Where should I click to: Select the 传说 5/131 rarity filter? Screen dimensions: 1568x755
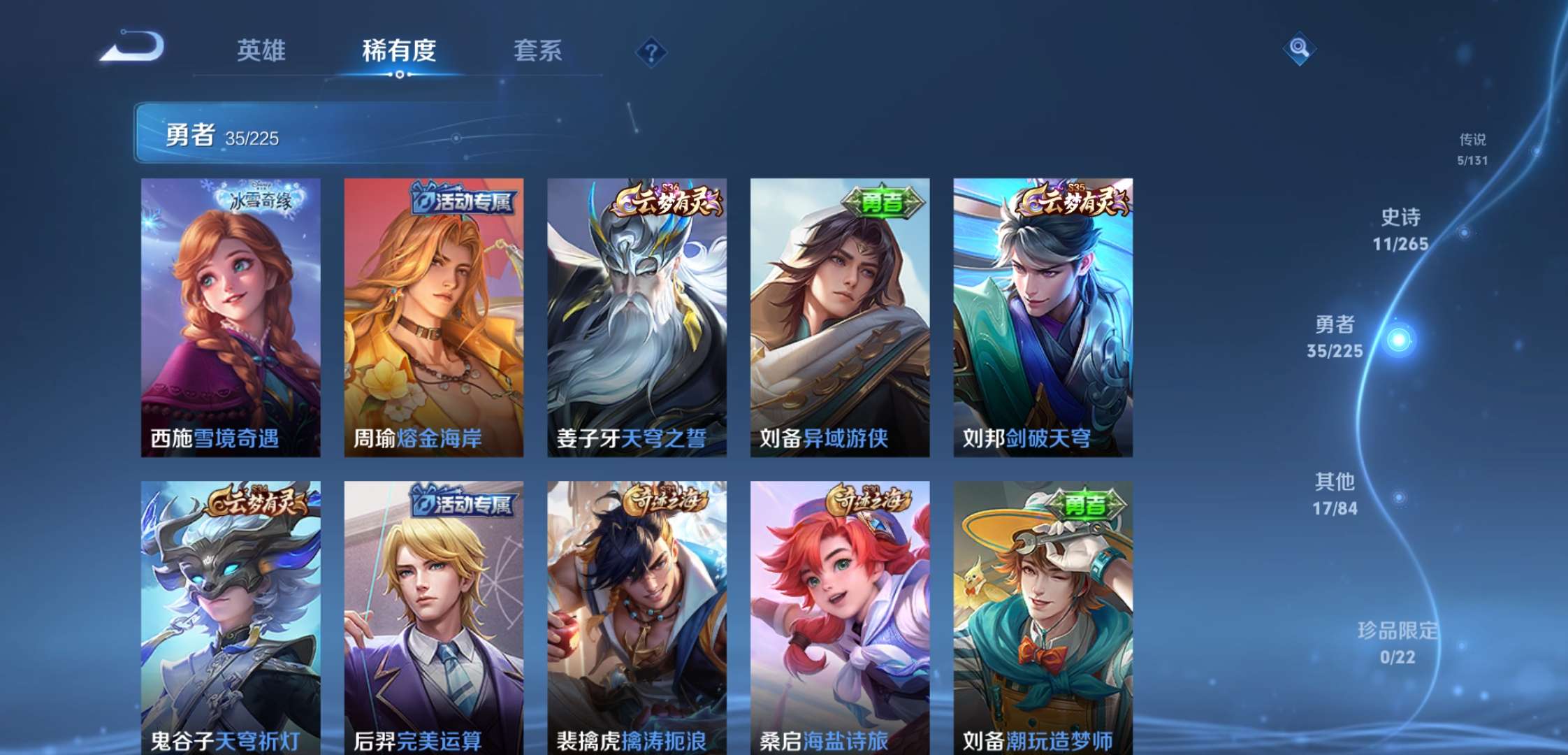[1472, 150]
